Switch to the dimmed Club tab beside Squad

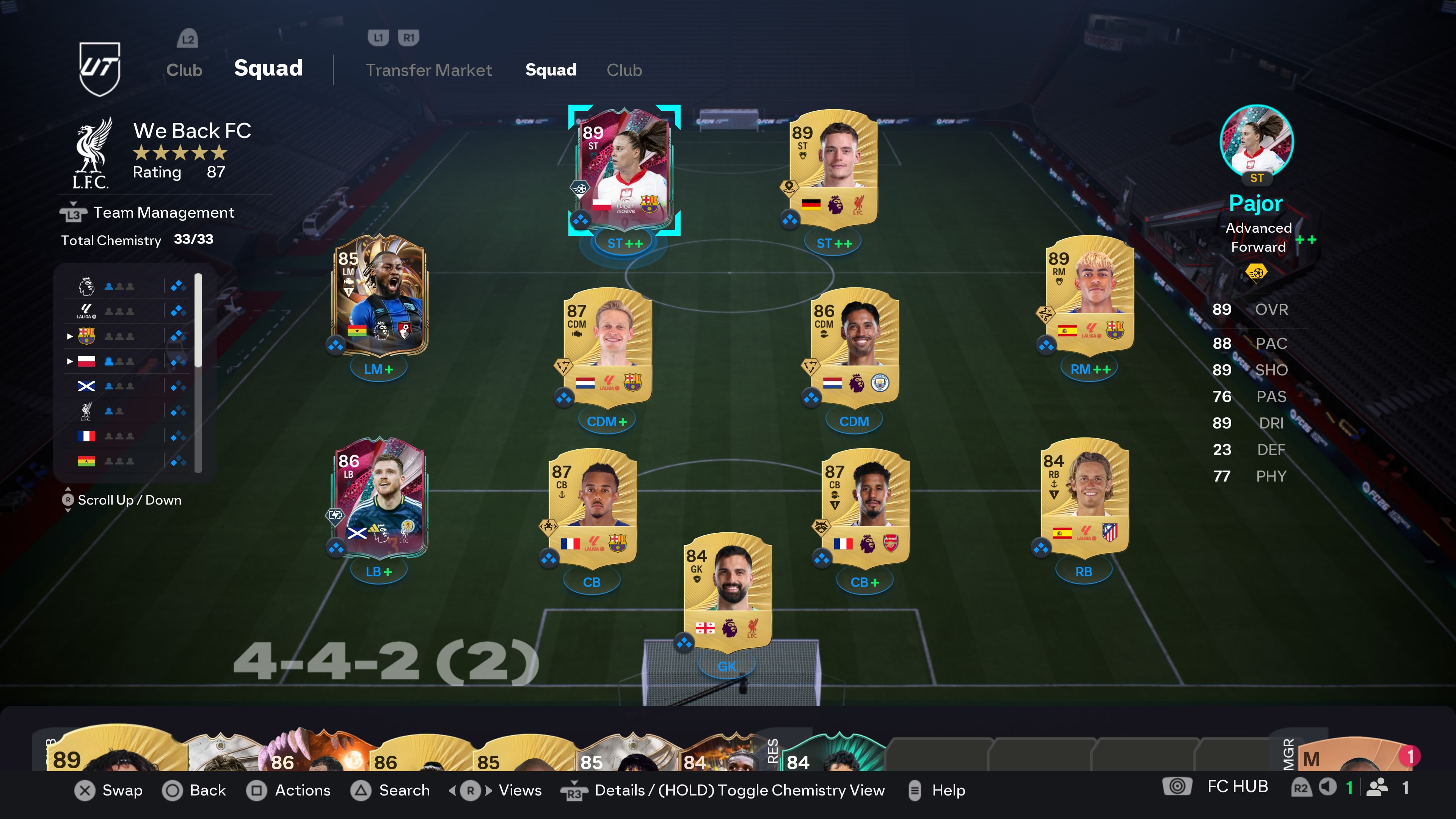[624, 70]
